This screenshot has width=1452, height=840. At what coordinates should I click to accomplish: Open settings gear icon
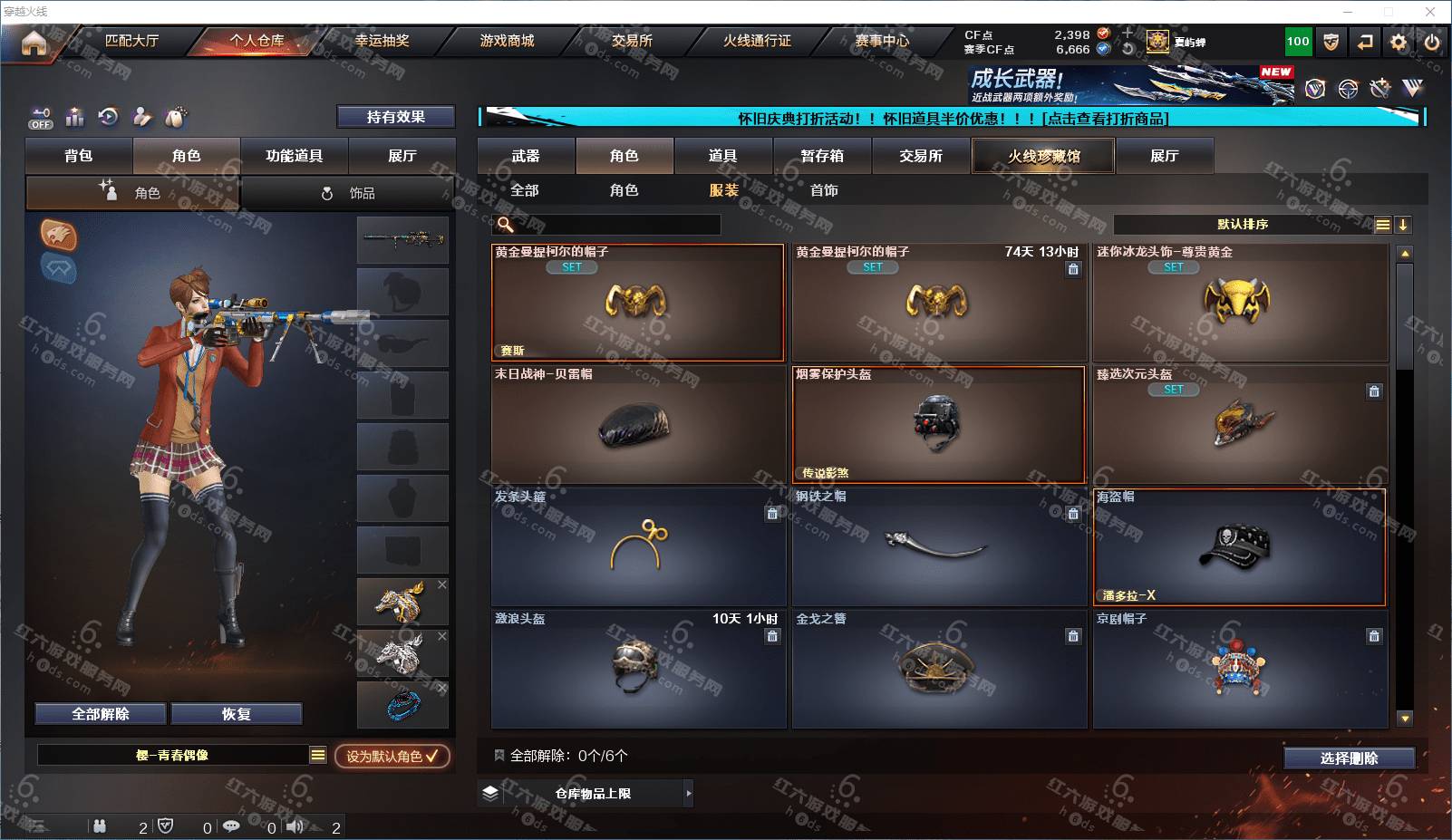pos(1399,42)
